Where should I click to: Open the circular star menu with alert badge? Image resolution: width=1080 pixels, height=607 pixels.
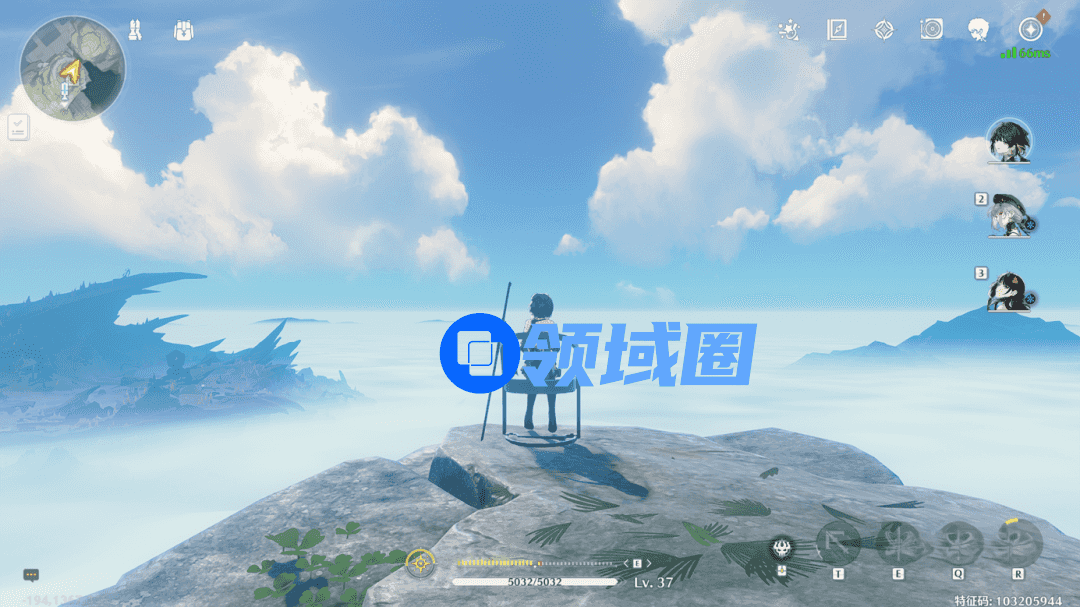(1030, 29)
